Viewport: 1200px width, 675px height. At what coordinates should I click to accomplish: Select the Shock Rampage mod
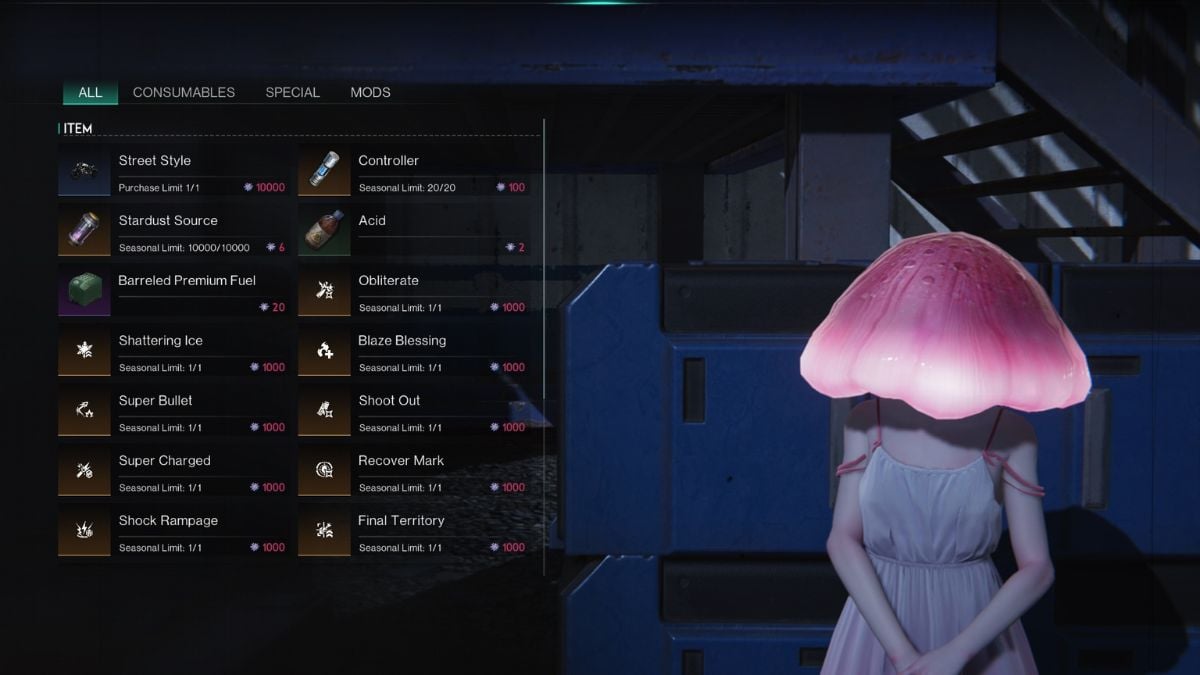pyautogui.click(x=173, y=531)
